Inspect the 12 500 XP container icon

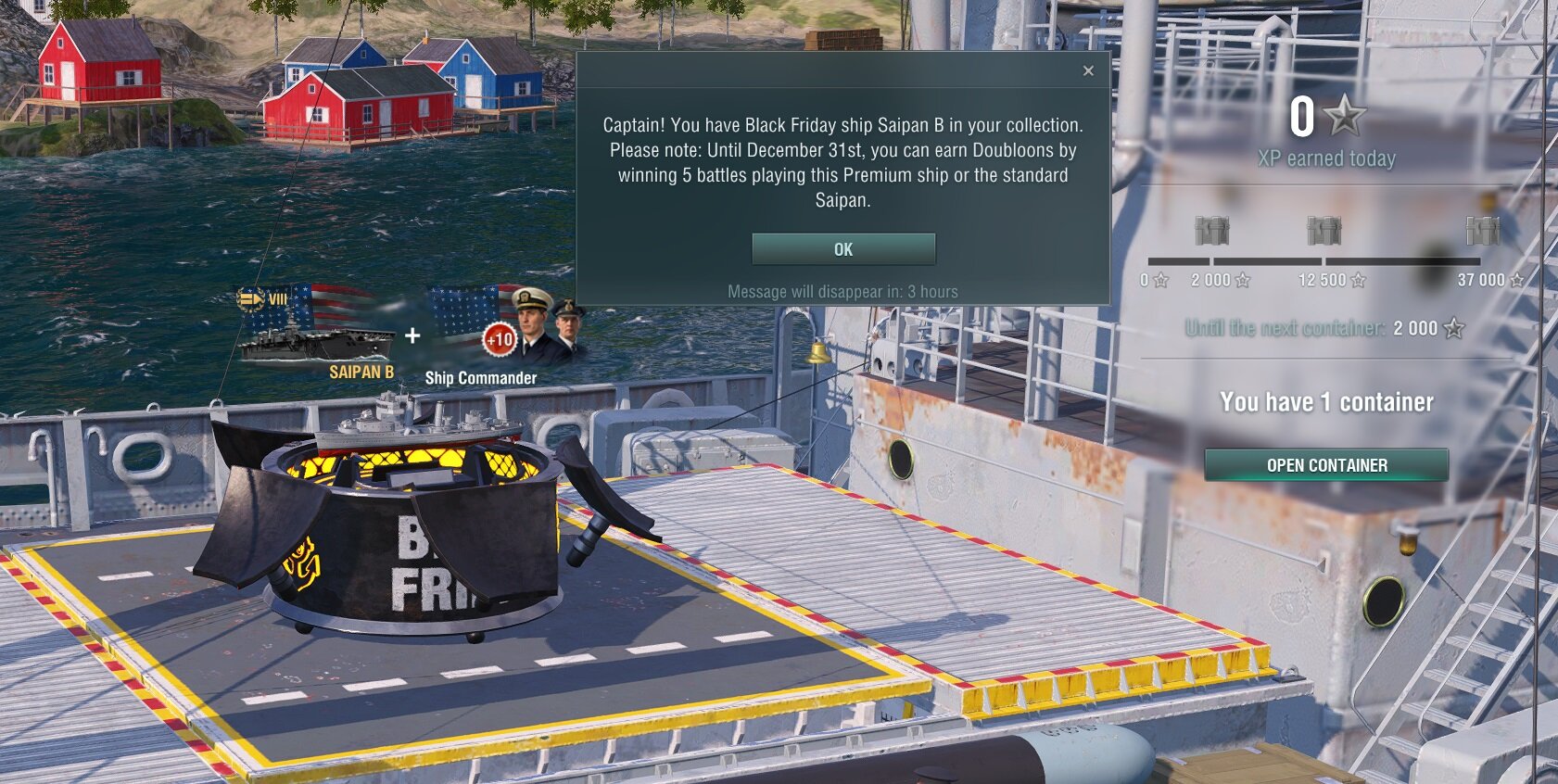click(x=1324, y=231)
